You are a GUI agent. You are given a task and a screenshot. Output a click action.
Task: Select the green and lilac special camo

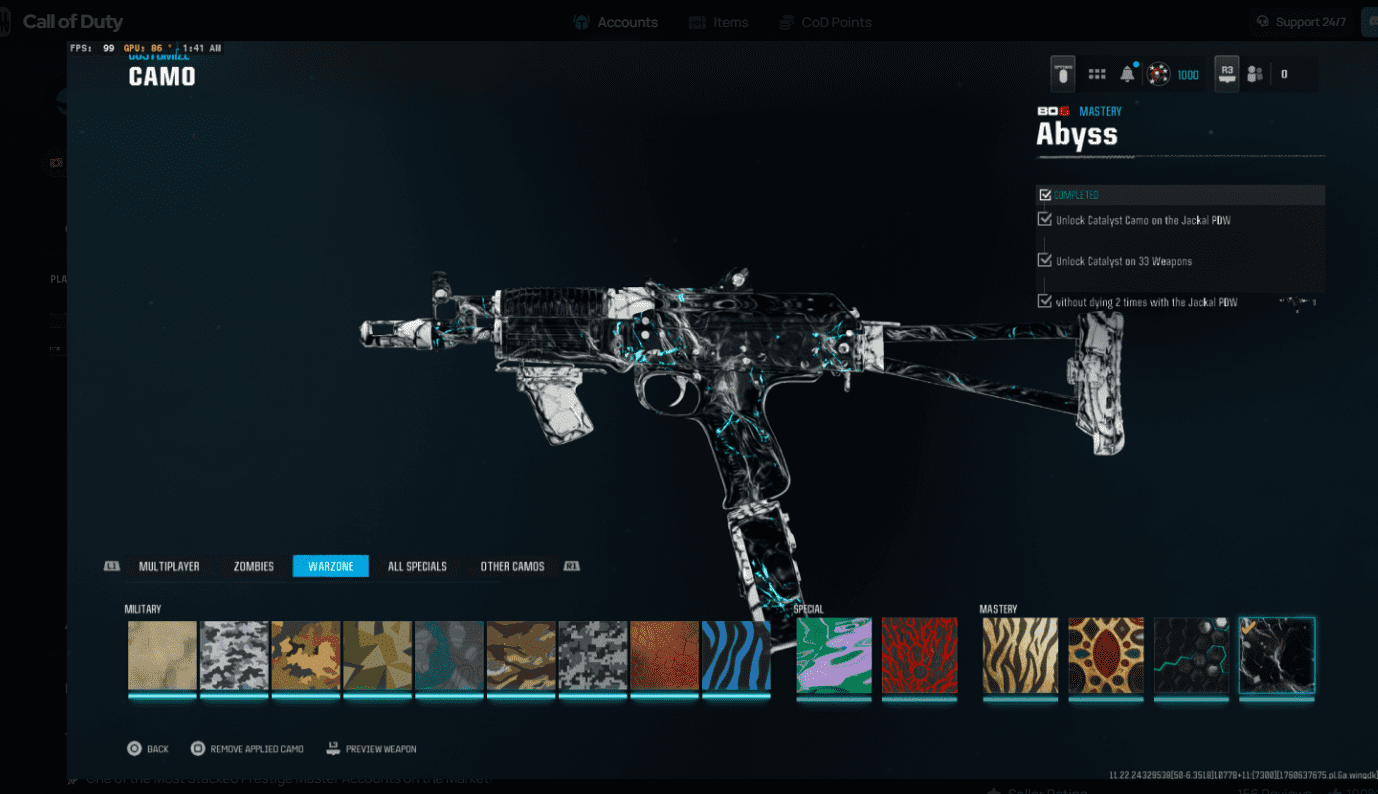834,656
